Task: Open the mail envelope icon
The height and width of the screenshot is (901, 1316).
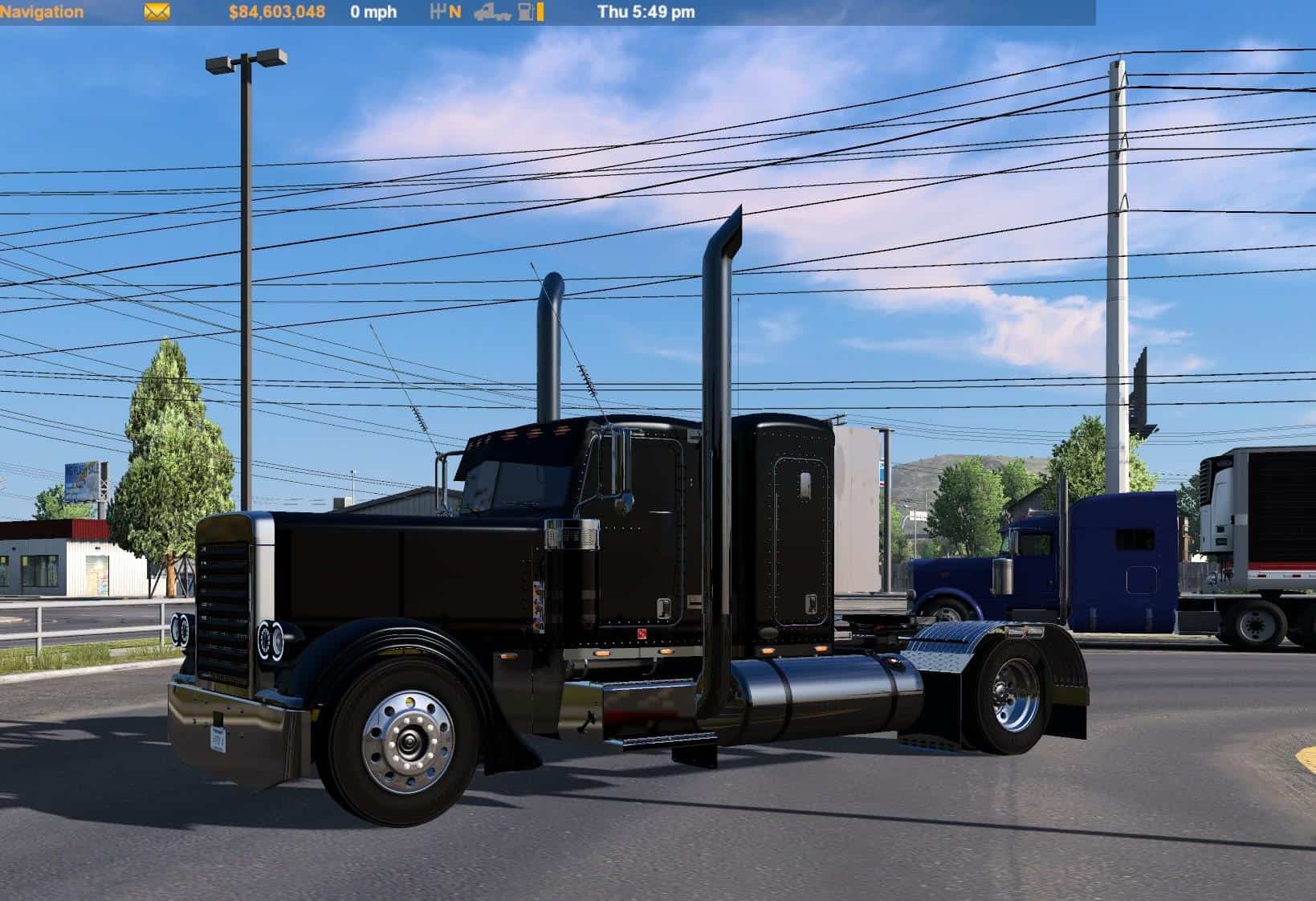Action: point(157,12)
